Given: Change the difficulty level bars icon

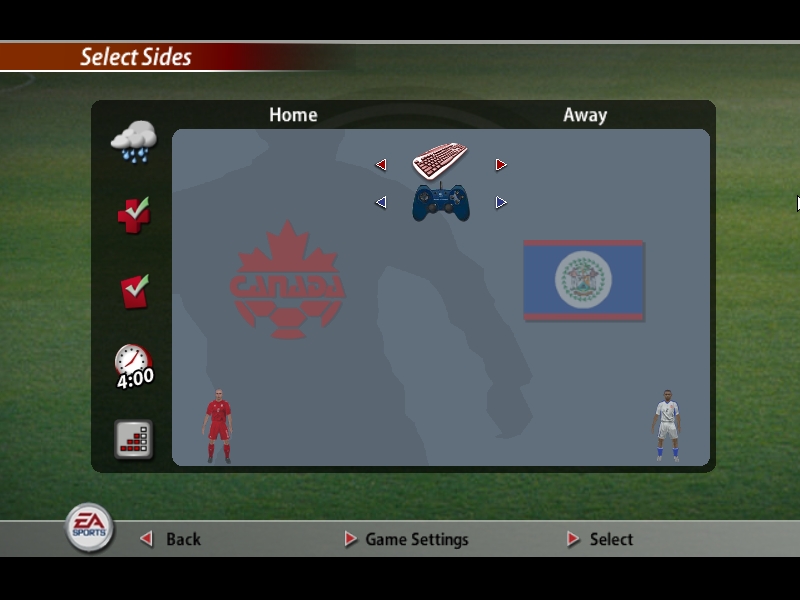Looking at the screenshot, I should click(134, 440).
